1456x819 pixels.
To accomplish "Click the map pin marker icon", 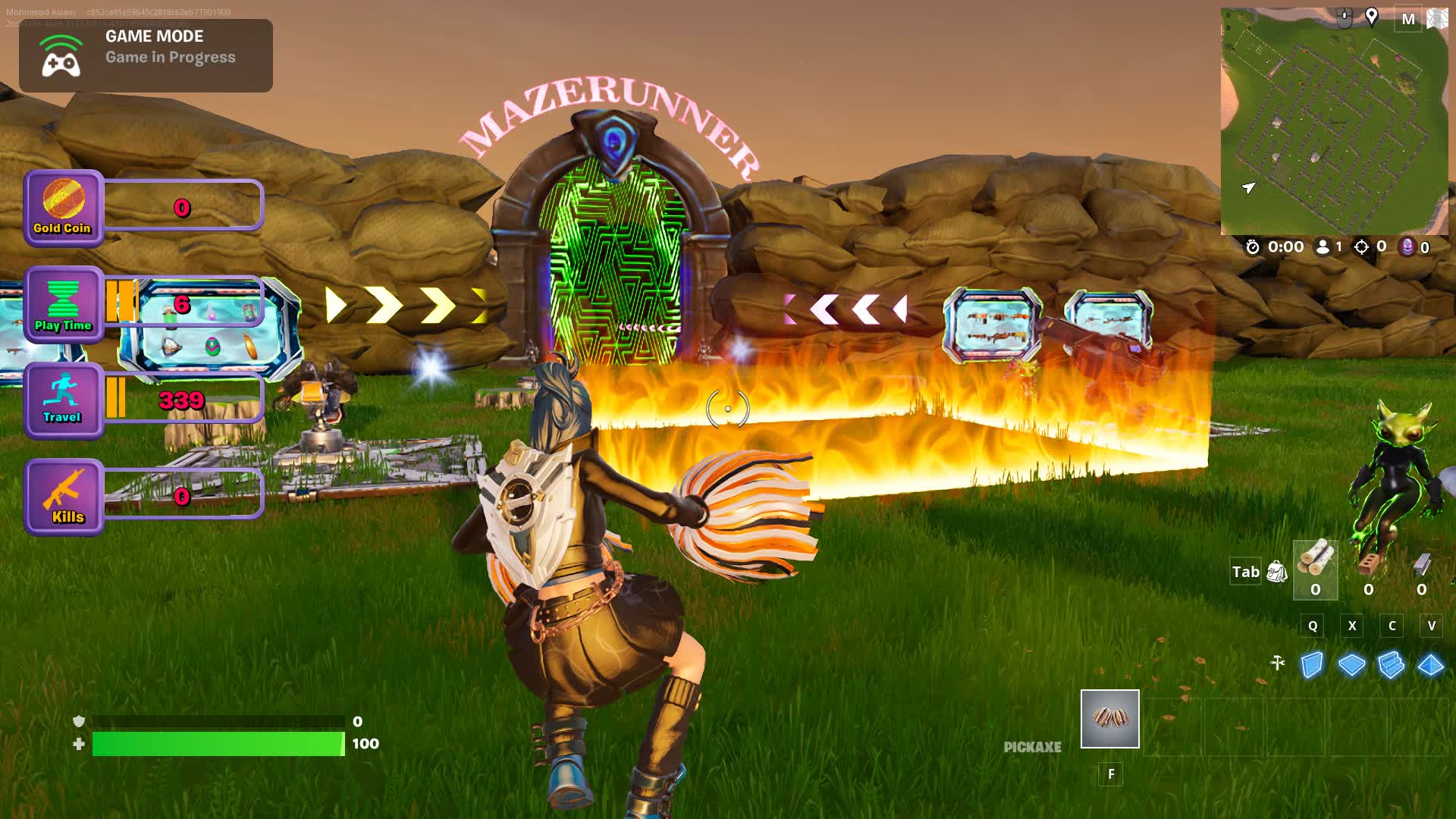I will [1372, 17].
